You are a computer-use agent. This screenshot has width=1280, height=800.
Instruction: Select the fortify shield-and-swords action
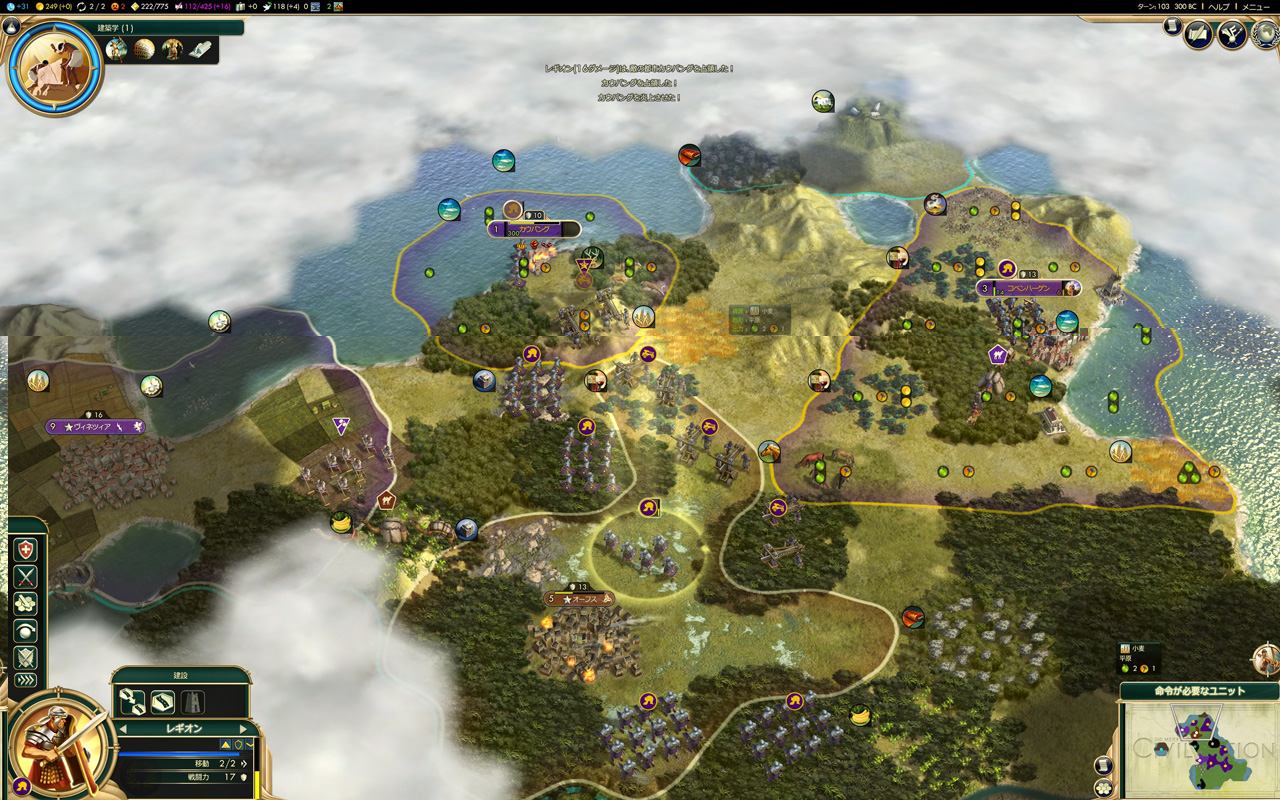[25, 657]
